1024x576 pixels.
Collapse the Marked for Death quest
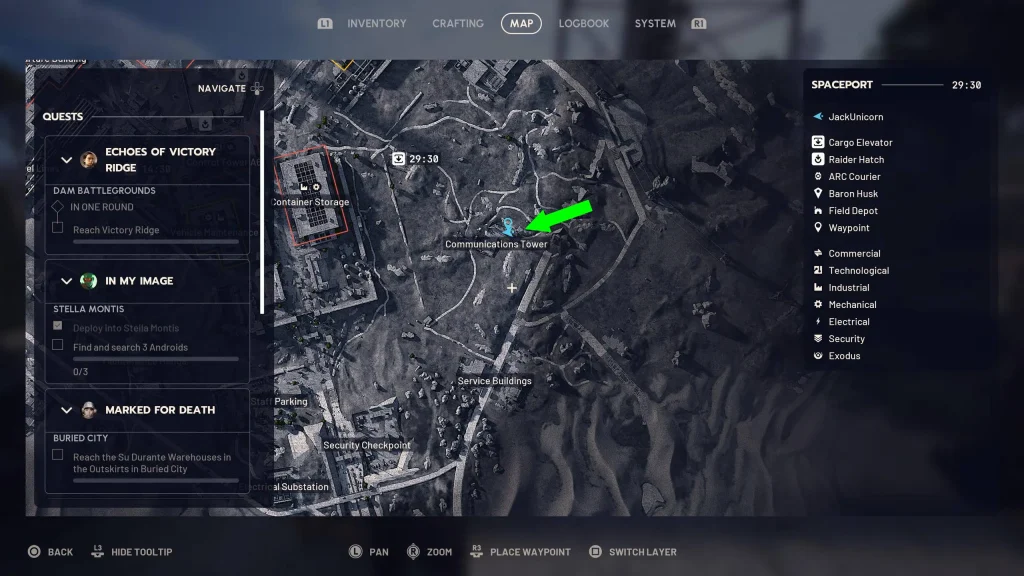[67, 410]
